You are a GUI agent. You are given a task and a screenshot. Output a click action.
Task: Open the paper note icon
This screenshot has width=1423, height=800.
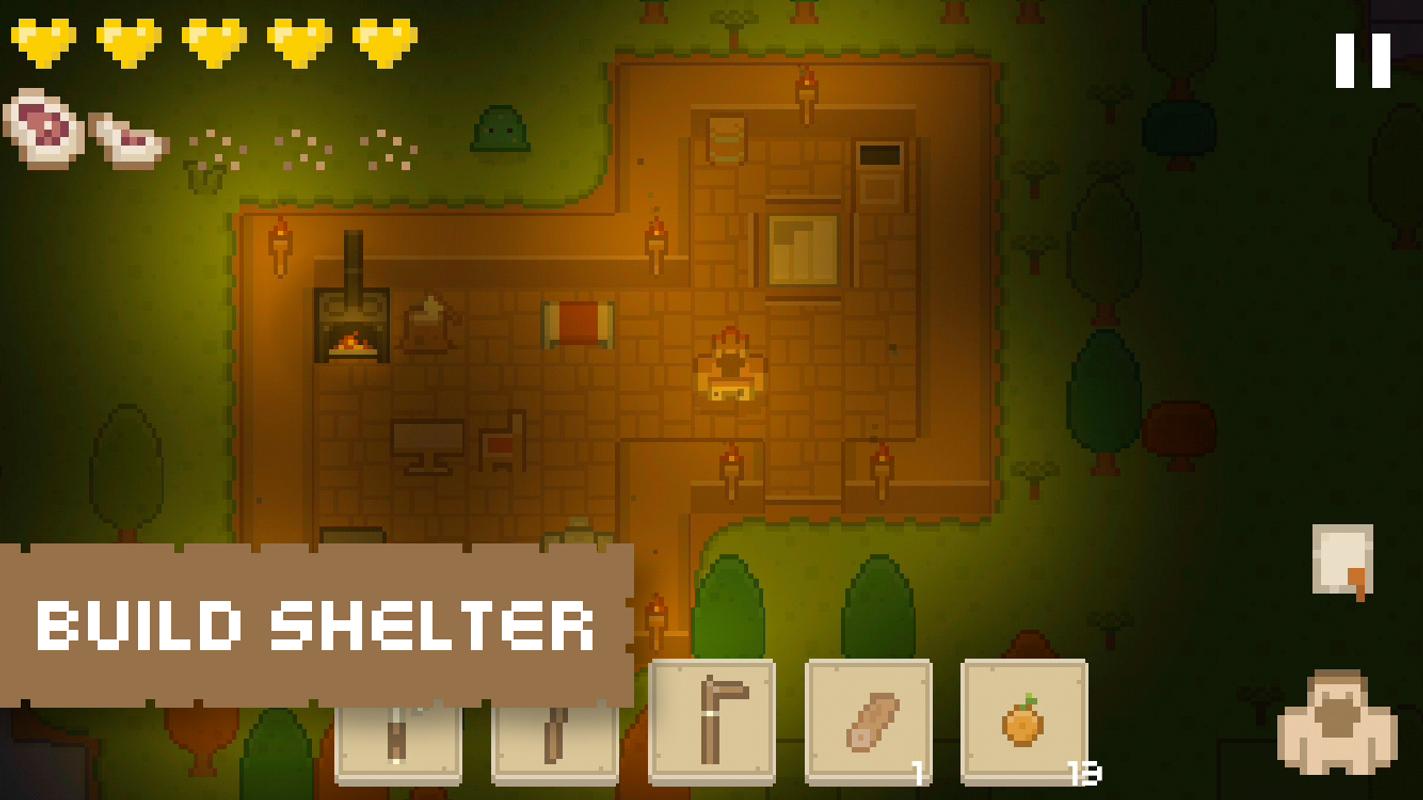pyautogui.click(x=1342, y=561)
